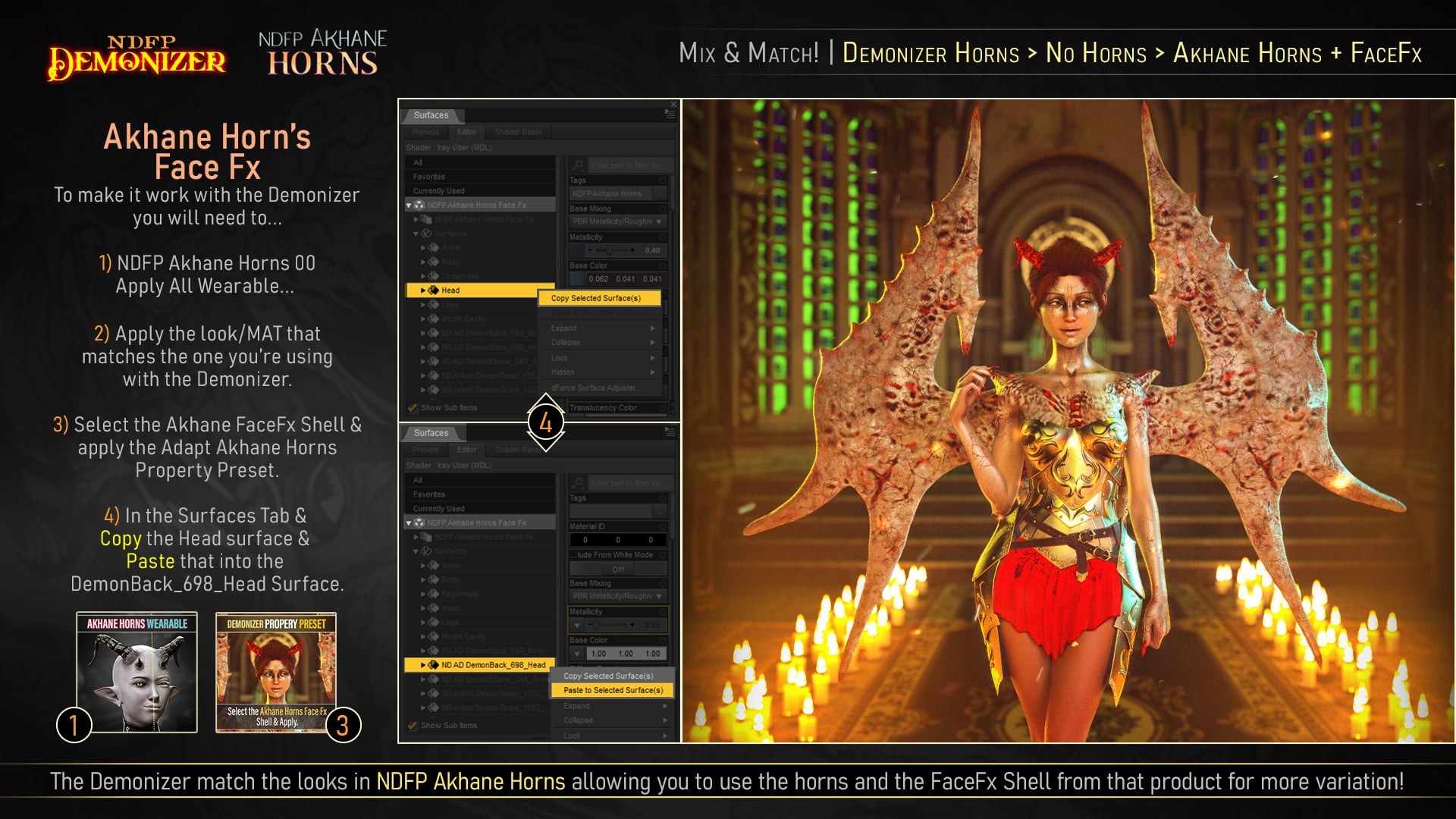This screenshot has height=819, width=1456.
Task: Click the Enter text to filter by field
Action: 629,165
